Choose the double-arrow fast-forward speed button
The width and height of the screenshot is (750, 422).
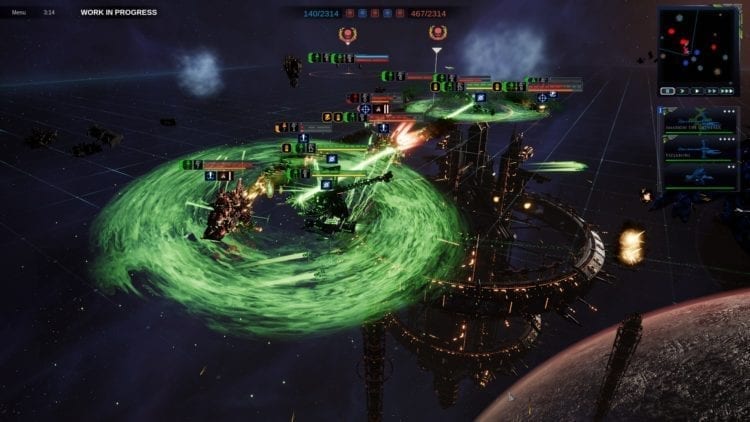(x=711, y=91)
